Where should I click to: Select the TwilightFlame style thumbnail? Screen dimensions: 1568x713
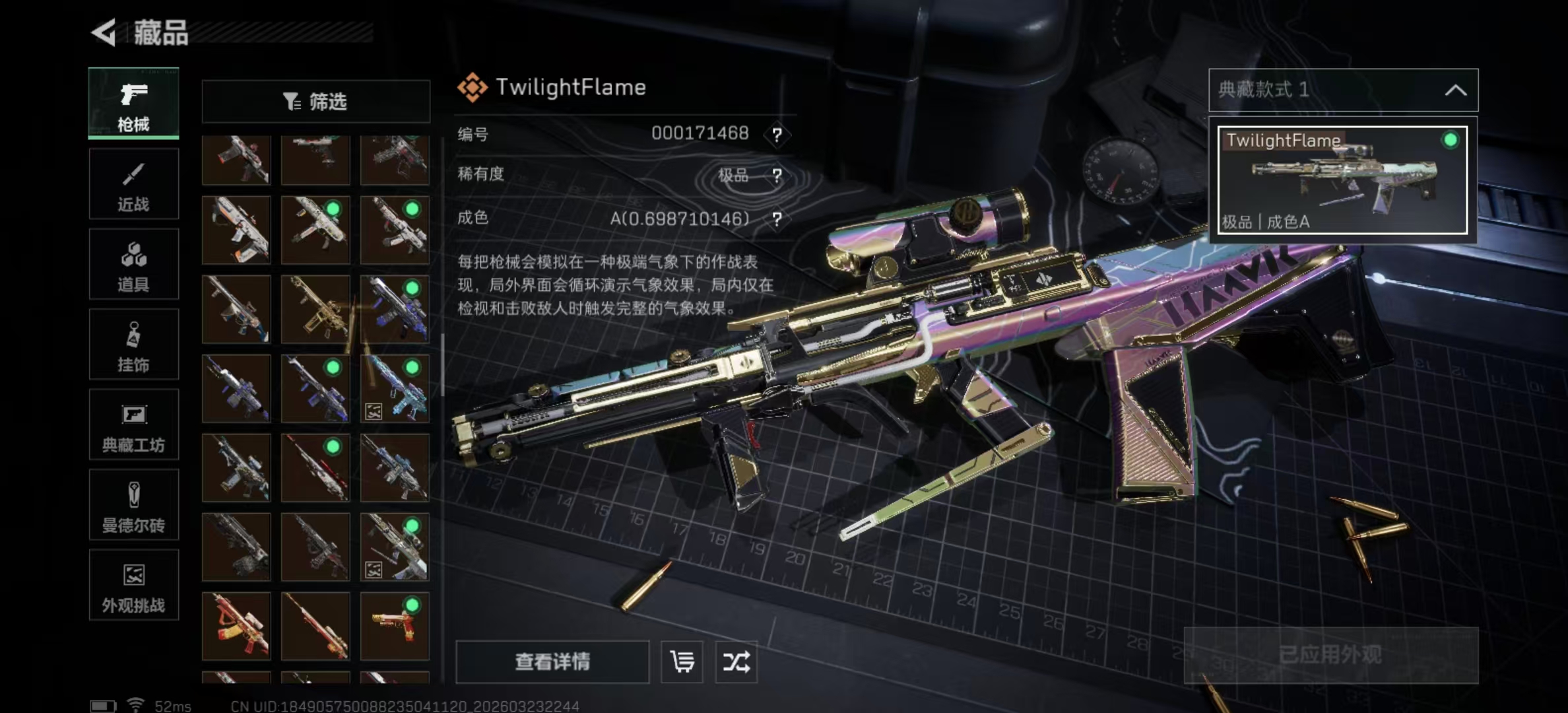pyautogui.click(x=1342, y=180)
